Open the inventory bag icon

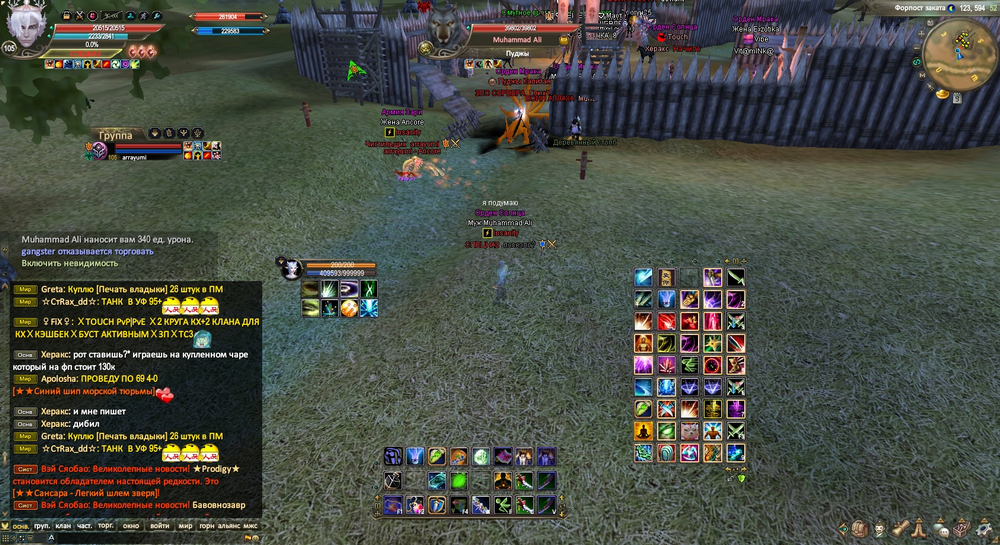tap(858, 527)
